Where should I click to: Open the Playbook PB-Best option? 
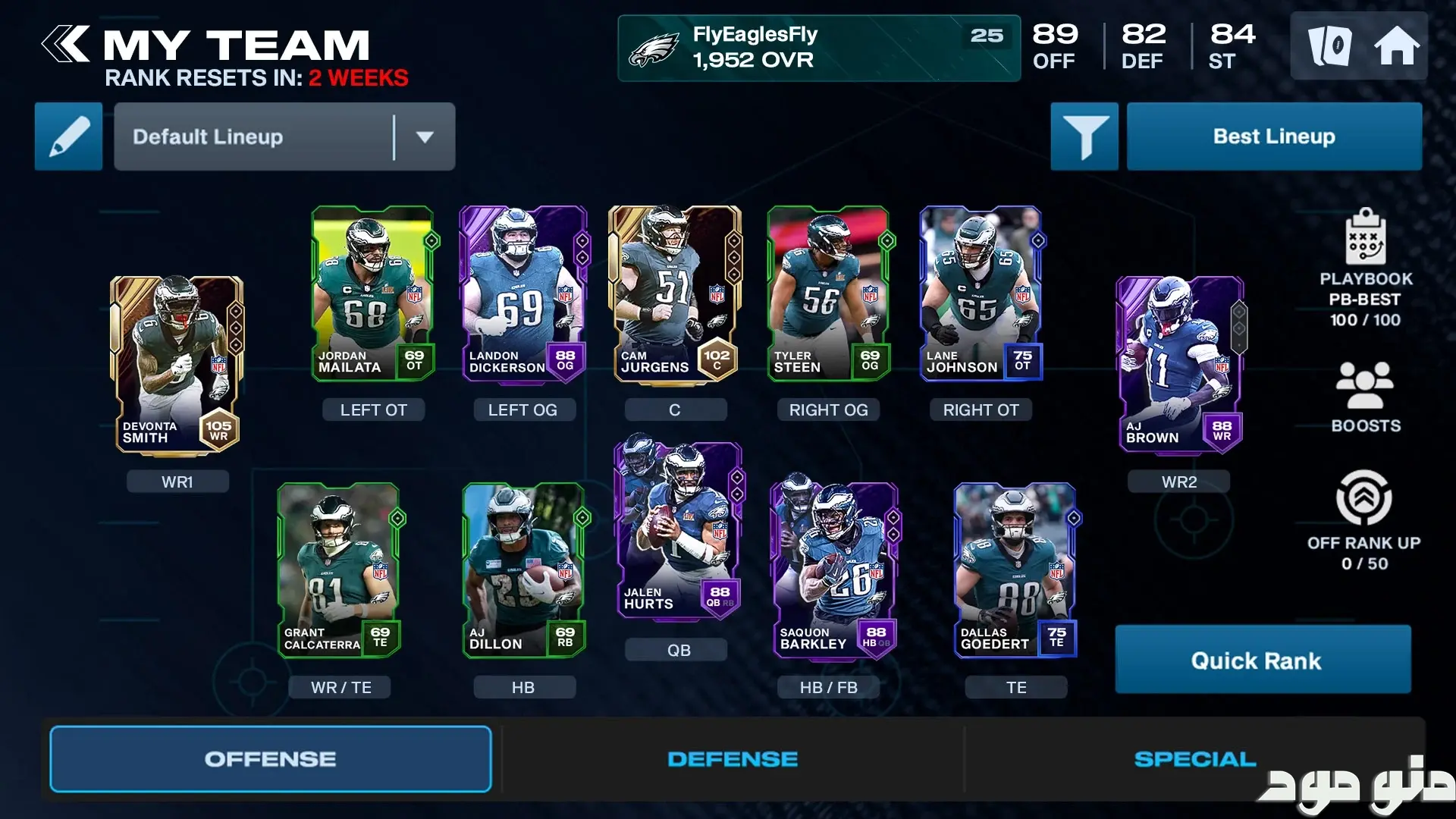tap(1365, 267)
